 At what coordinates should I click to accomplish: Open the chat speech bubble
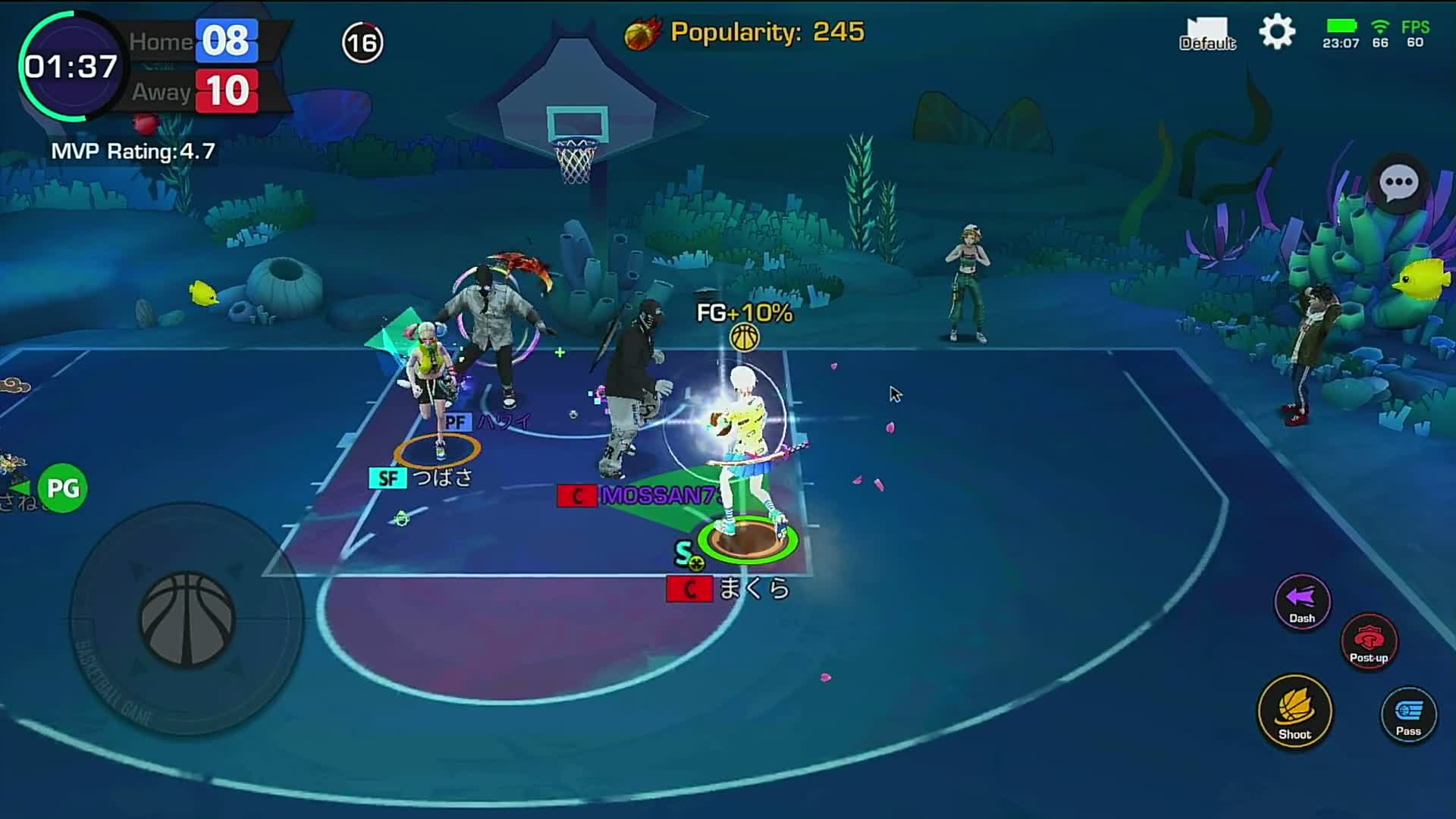point(1398,183)
